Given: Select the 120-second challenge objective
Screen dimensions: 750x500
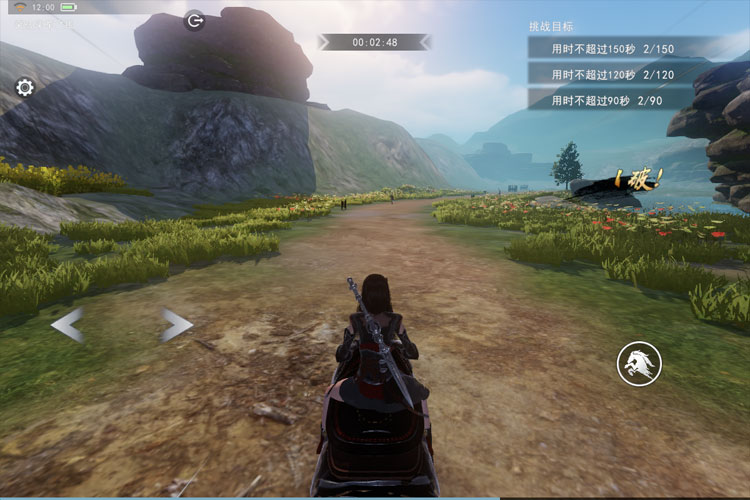Looking at the screenshot, I should 612,74.
